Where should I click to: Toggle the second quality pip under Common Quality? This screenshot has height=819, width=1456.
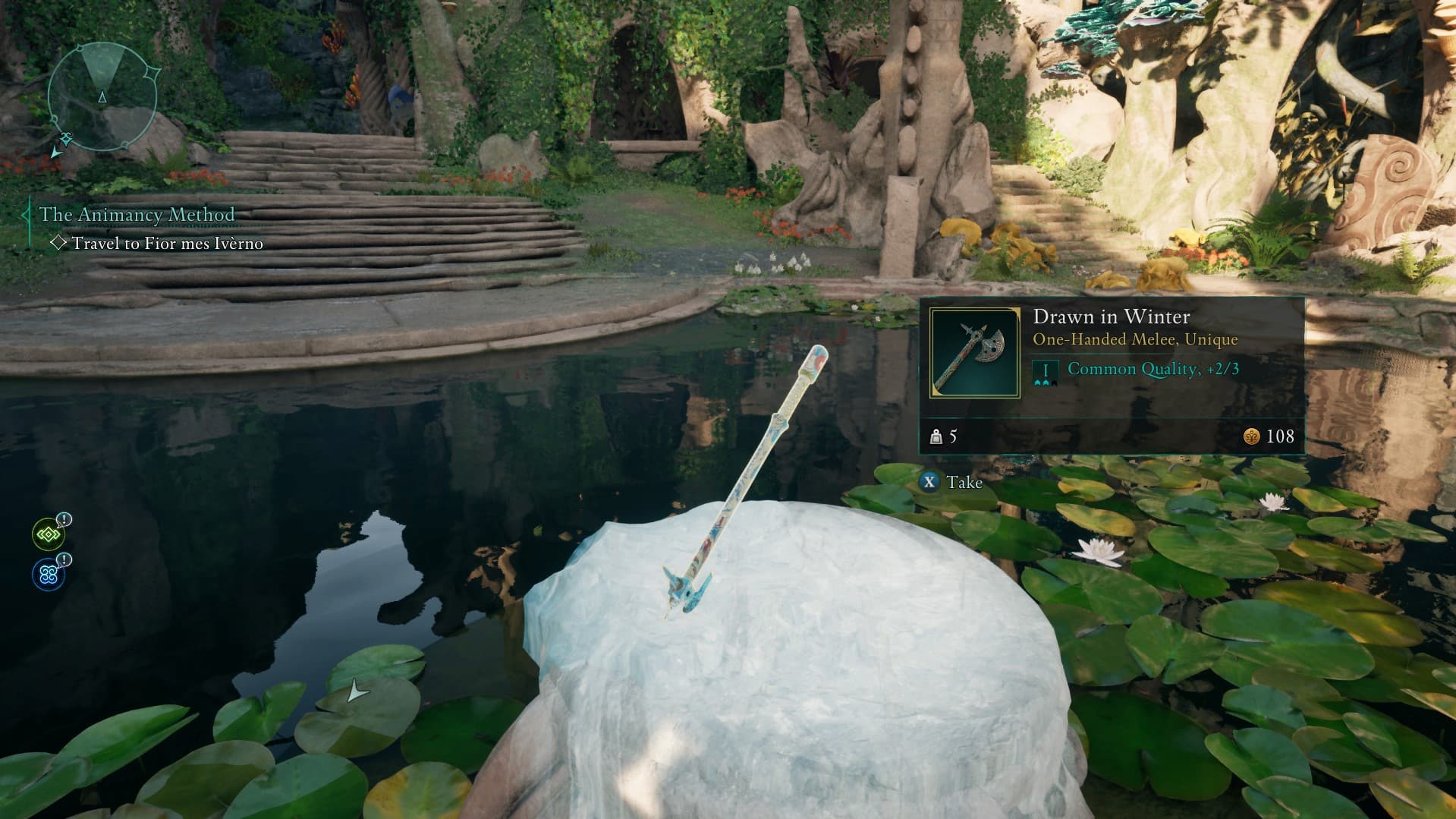(x=1045, y=383)
